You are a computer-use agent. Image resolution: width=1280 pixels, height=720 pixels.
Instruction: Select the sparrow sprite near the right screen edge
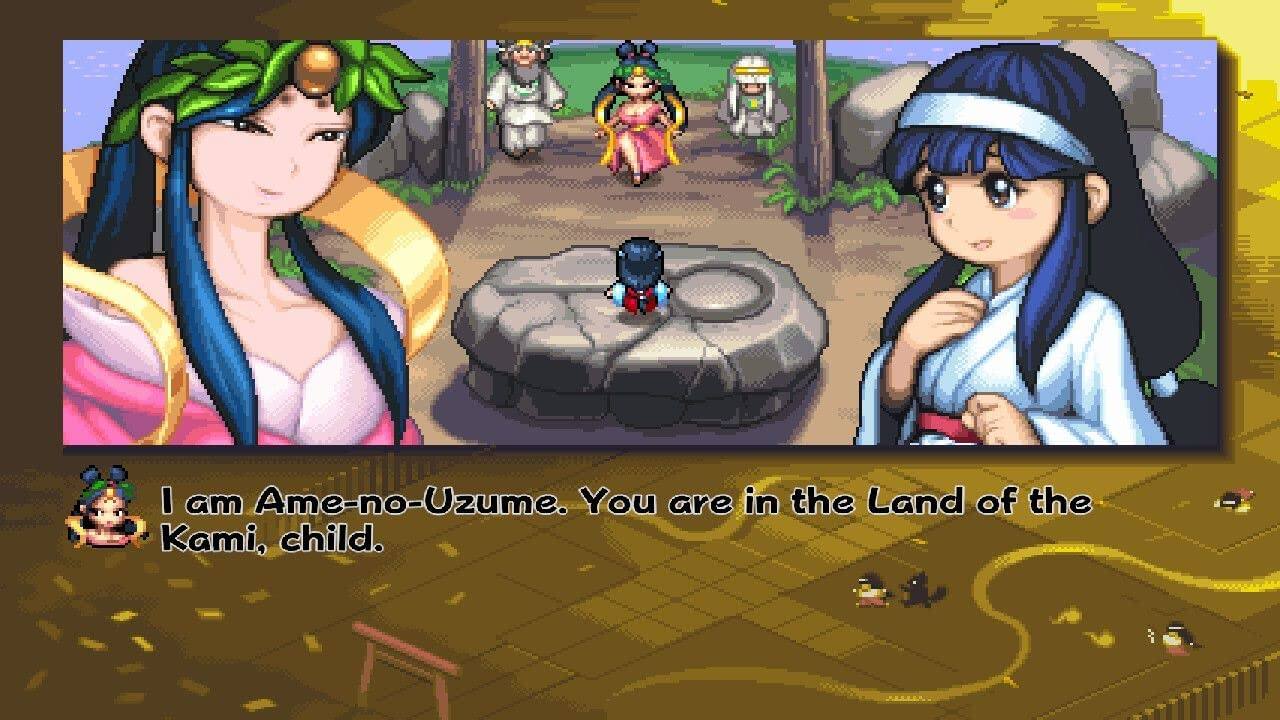coord(1233,500)
